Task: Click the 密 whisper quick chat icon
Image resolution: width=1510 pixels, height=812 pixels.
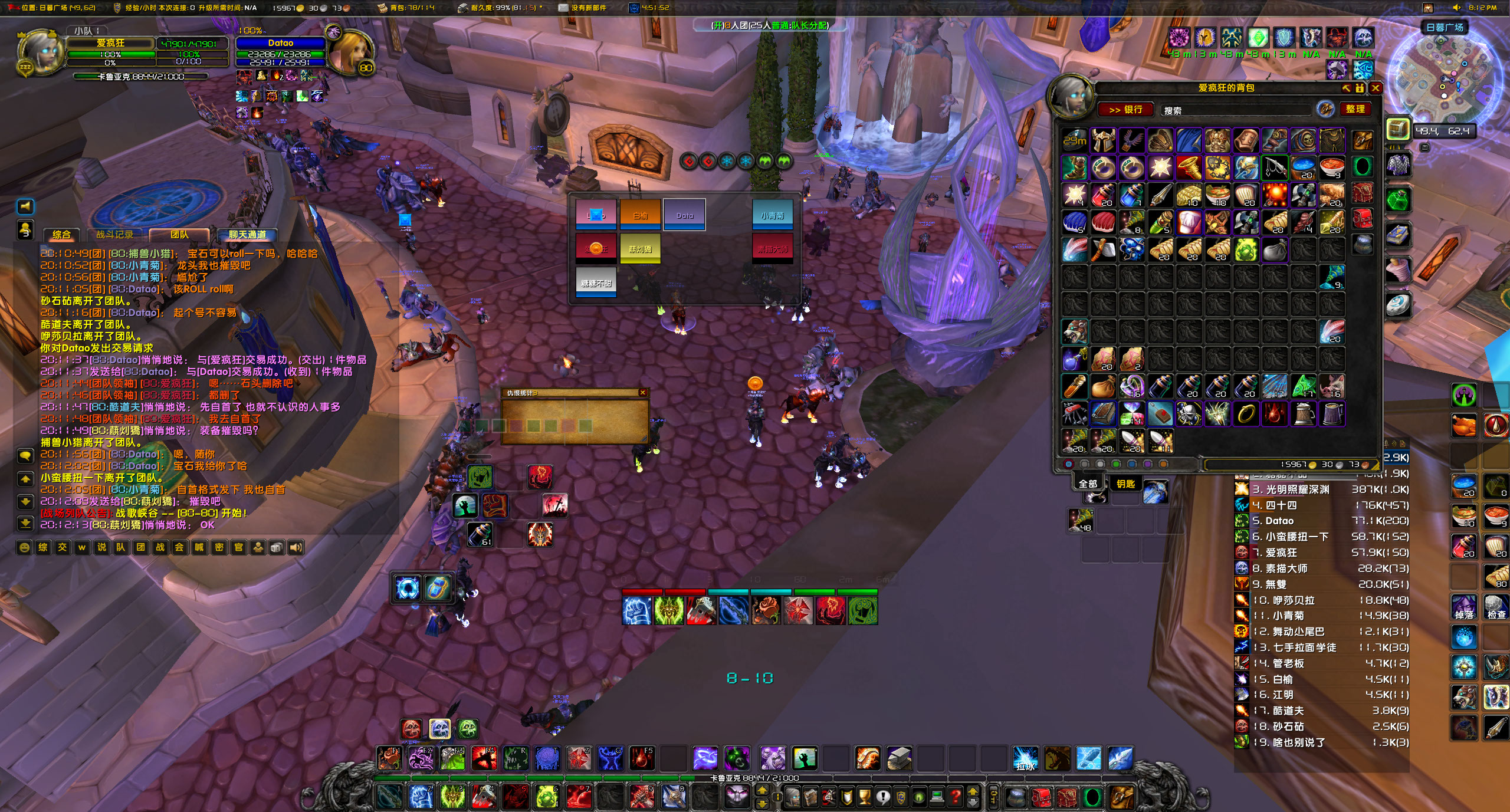Action: coord(219,547)
